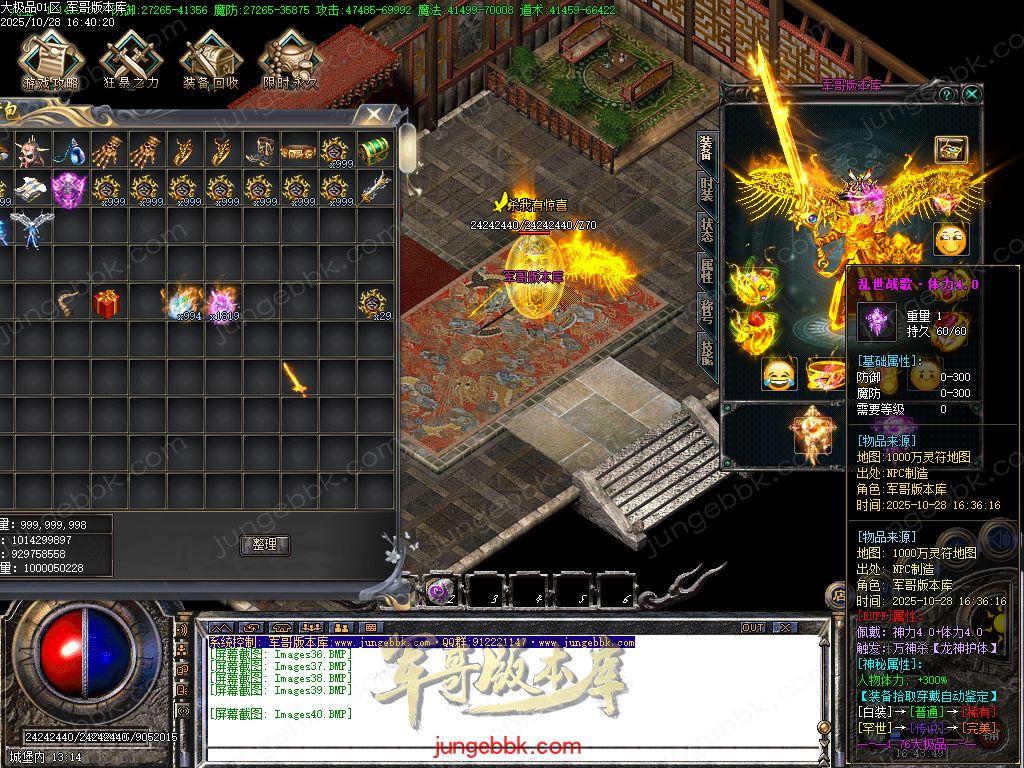Pick the golden sword in the bag
This screenshot has height=768, width=1024.
click(x=295, y=378)
